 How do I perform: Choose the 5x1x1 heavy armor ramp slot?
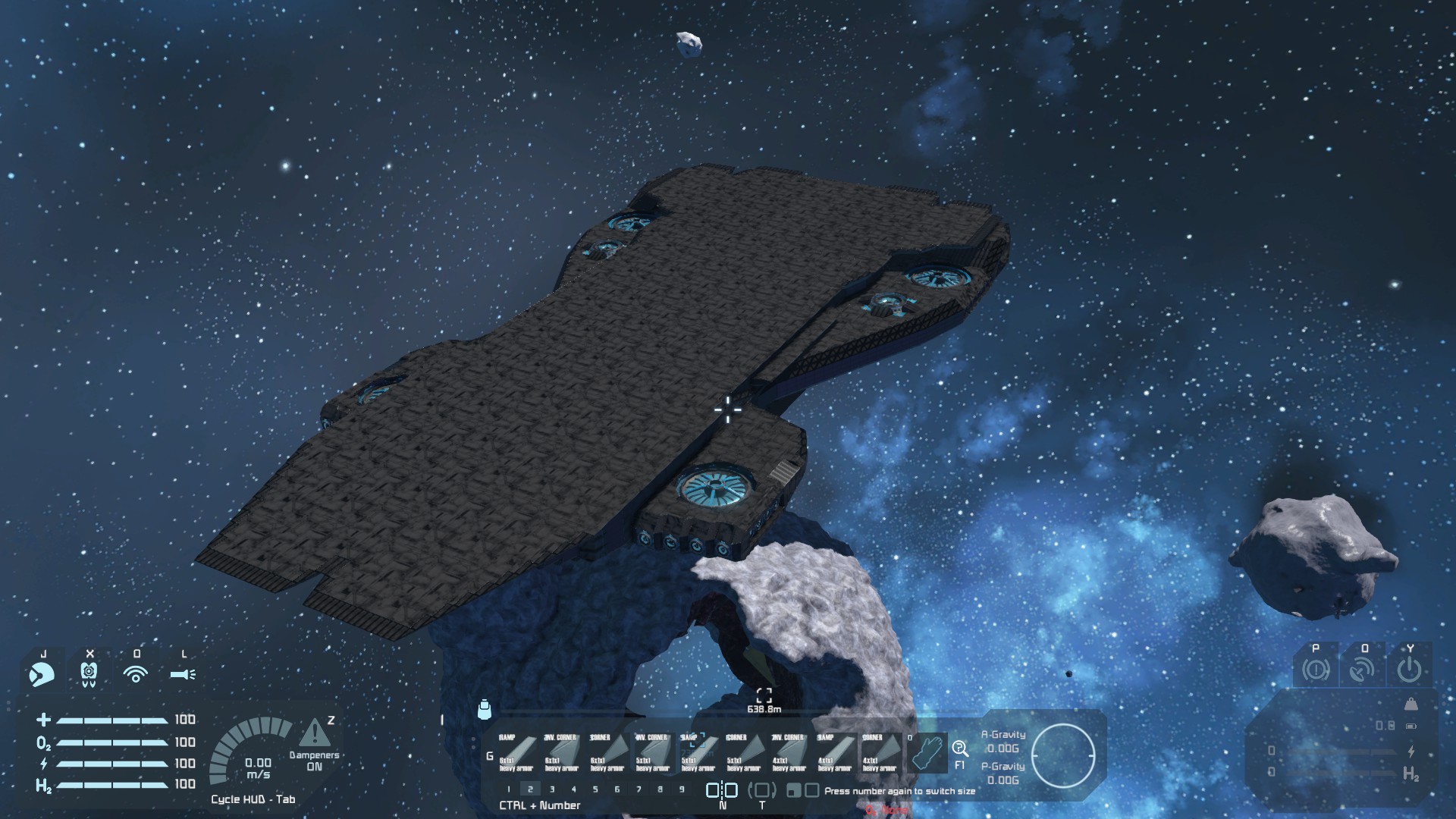(698, 752)
